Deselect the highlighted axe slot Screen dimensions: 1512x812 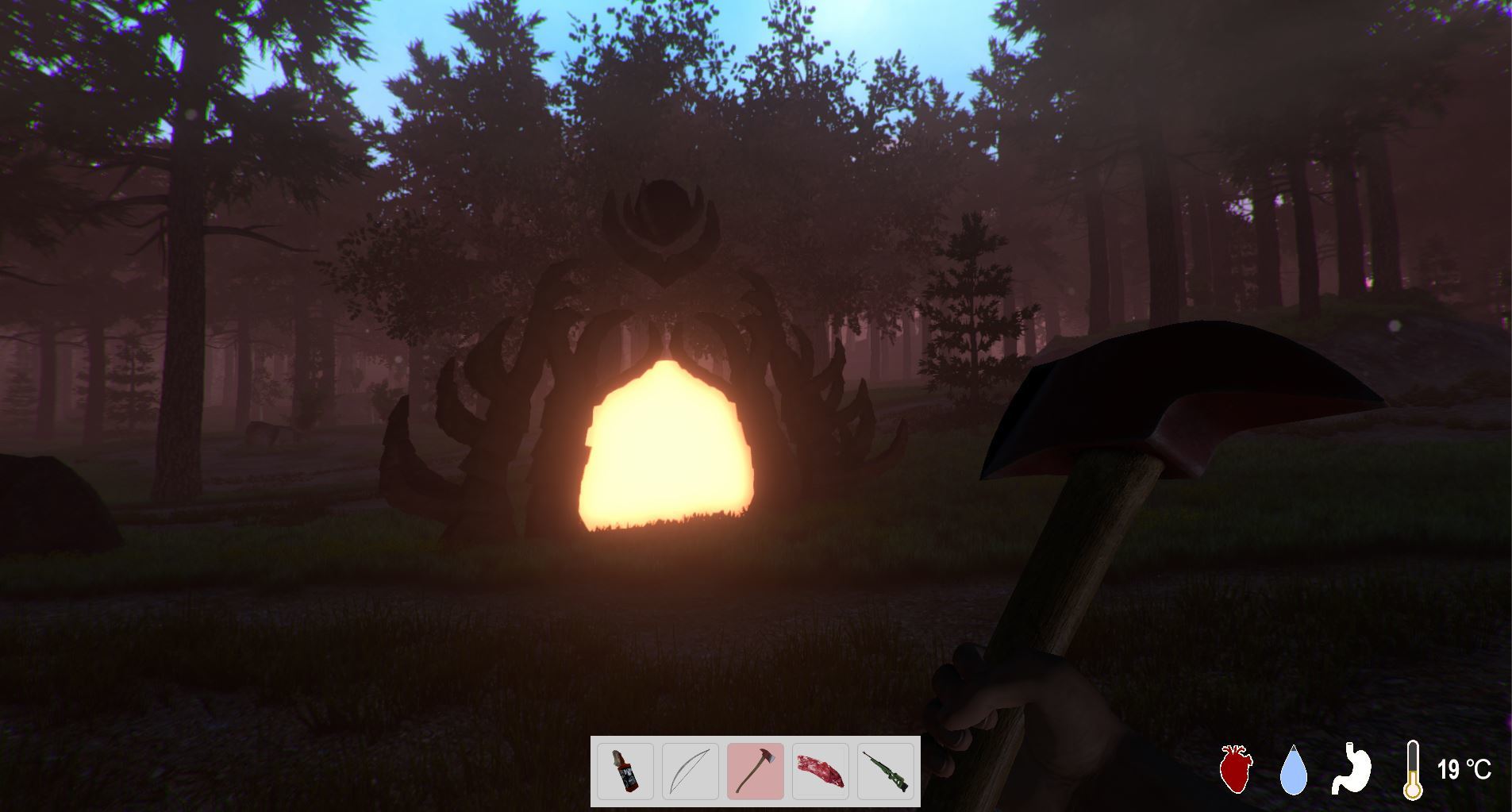click(x=754, y=771)
